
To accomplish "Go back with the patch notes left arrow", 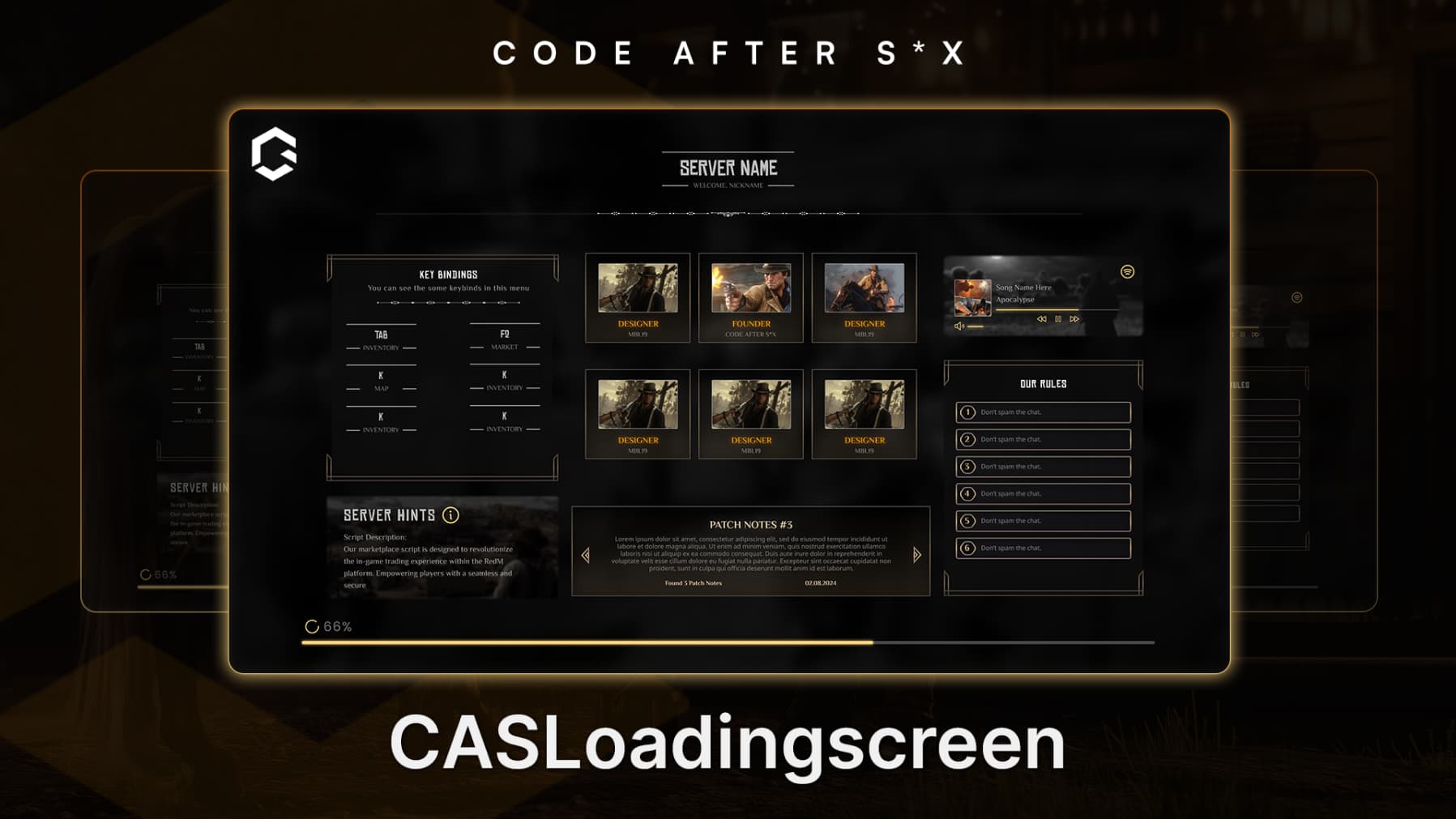I will [584, 553].
